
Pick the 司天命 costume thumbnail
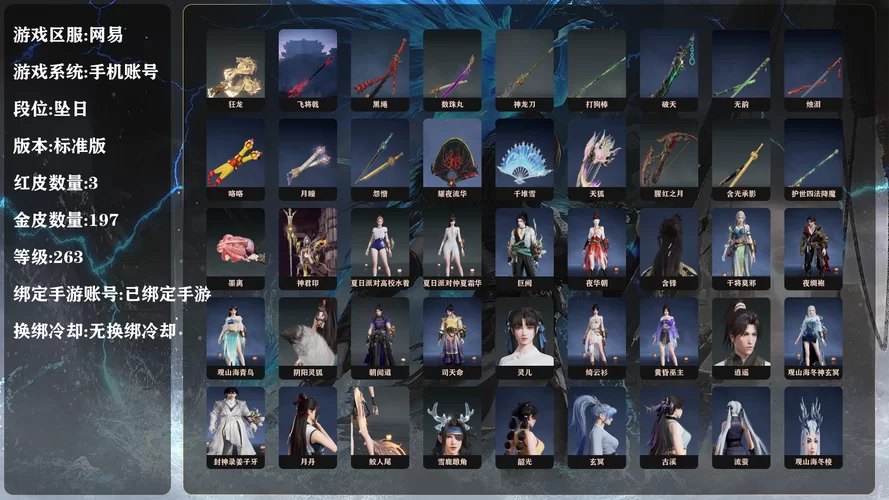452,332
